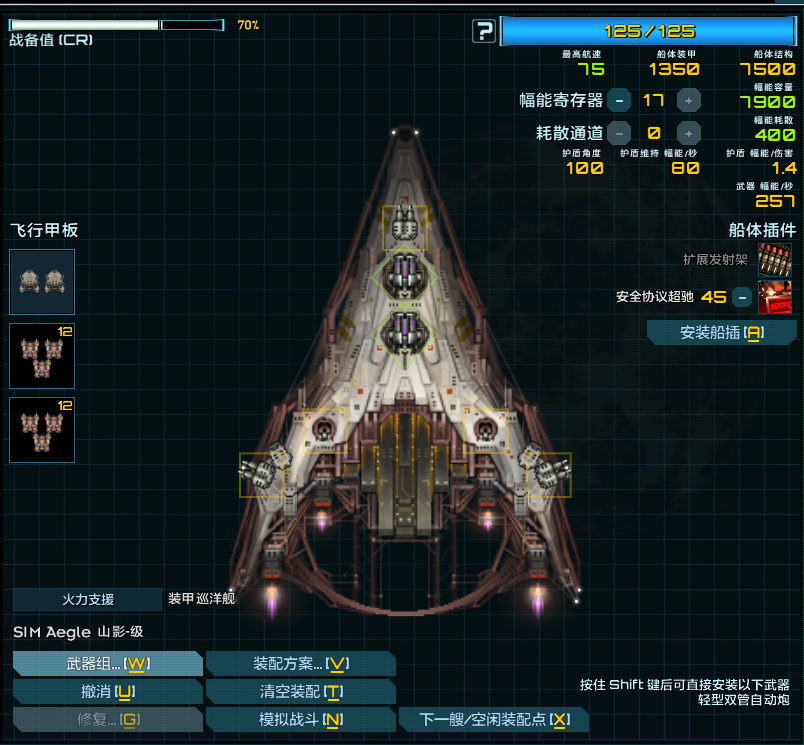Click the fire support (火力支援) role button
Screen dimensions: 804x745
(x=87, y=599)
